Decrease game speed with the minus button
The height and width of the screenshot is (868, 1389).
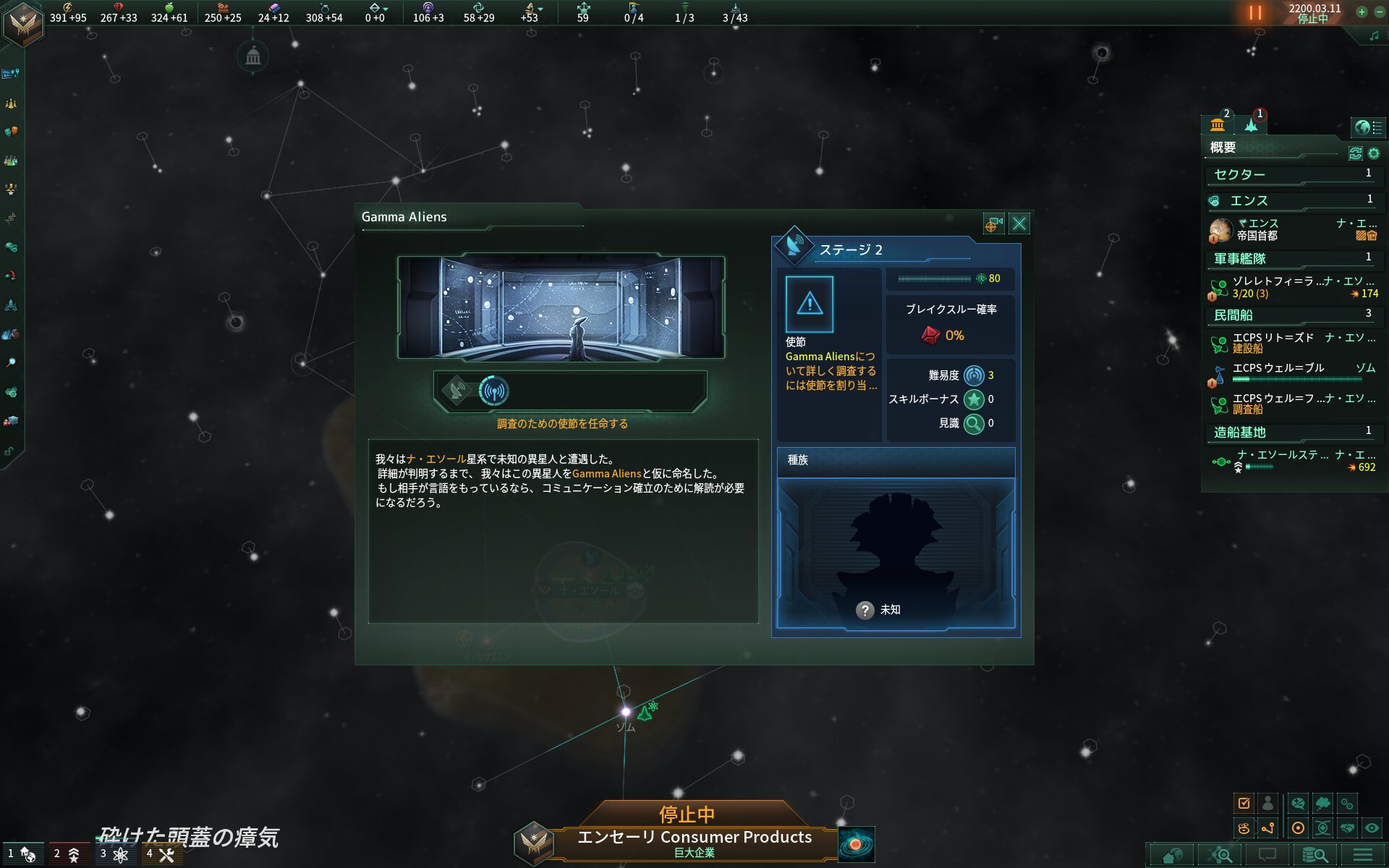[x=1377, y=12]
